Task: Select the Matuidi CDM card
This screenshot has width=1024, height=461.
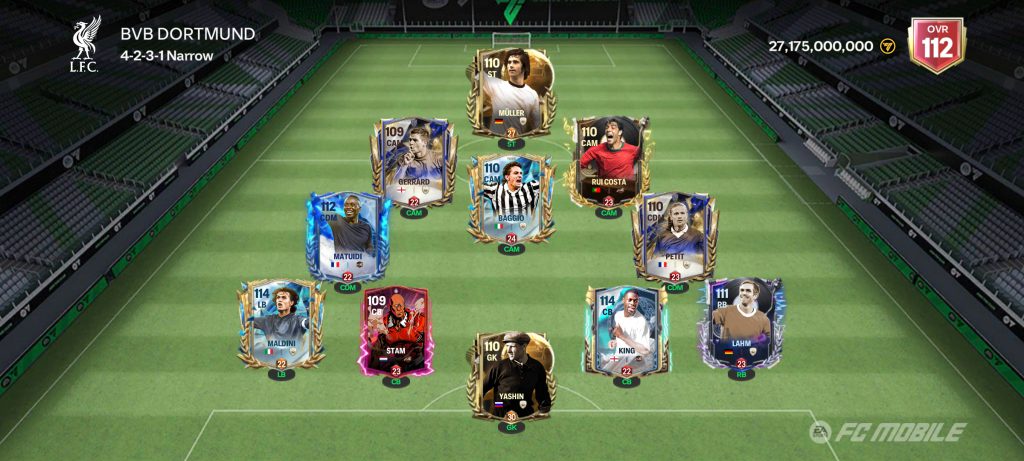Action: click(x=347, y=237)
